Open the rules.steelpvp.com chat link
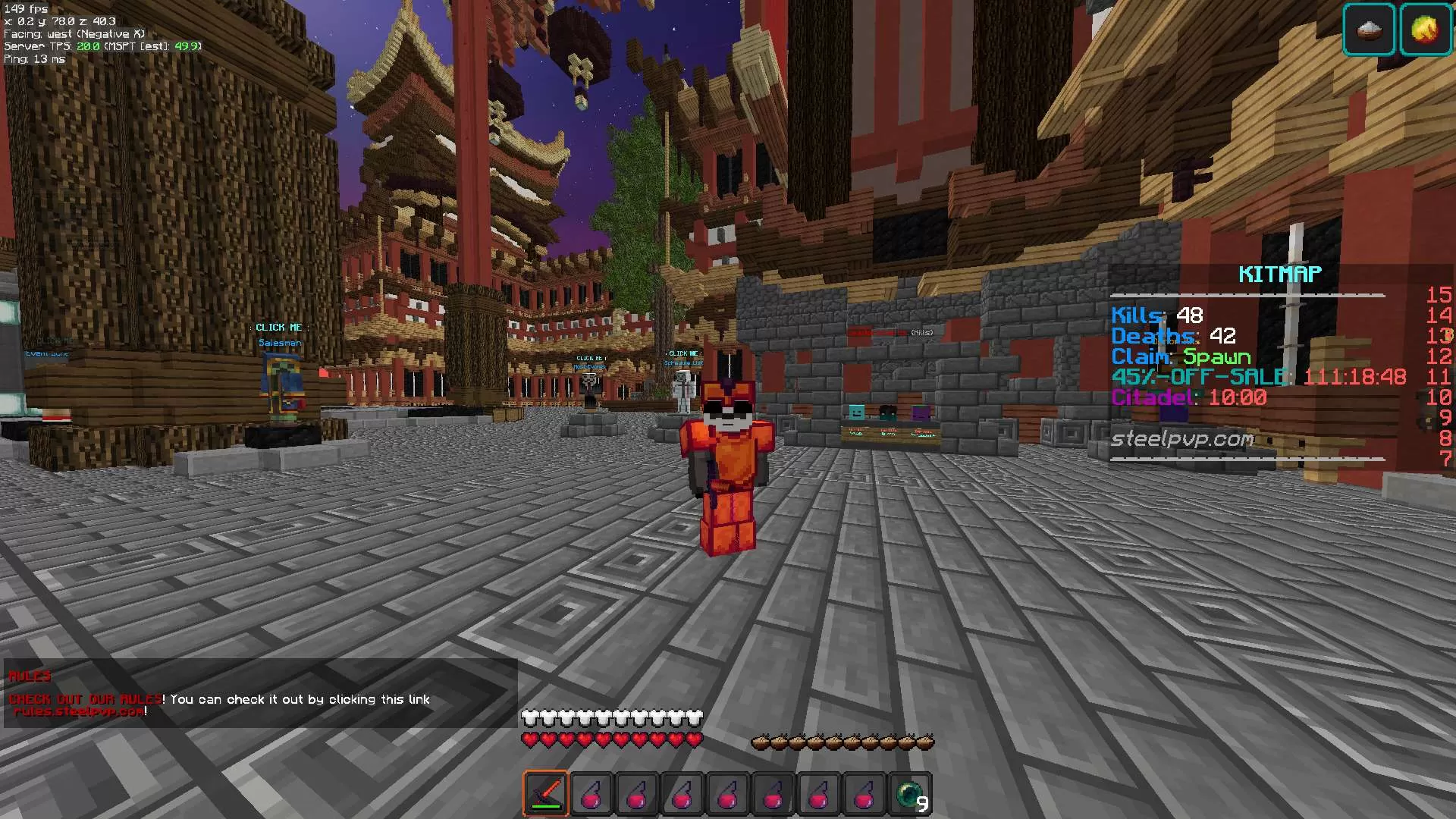The width and height of the screenshot is (1456, 819). point(79,711)
